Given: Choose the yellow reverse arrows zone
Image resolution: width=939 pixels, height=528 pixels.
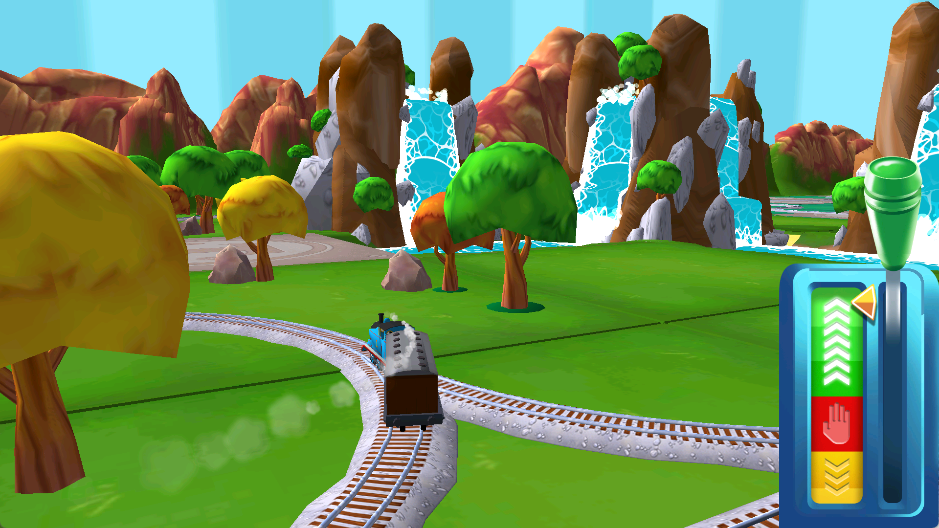Looking at the screenshot, I should click(836, 477).
